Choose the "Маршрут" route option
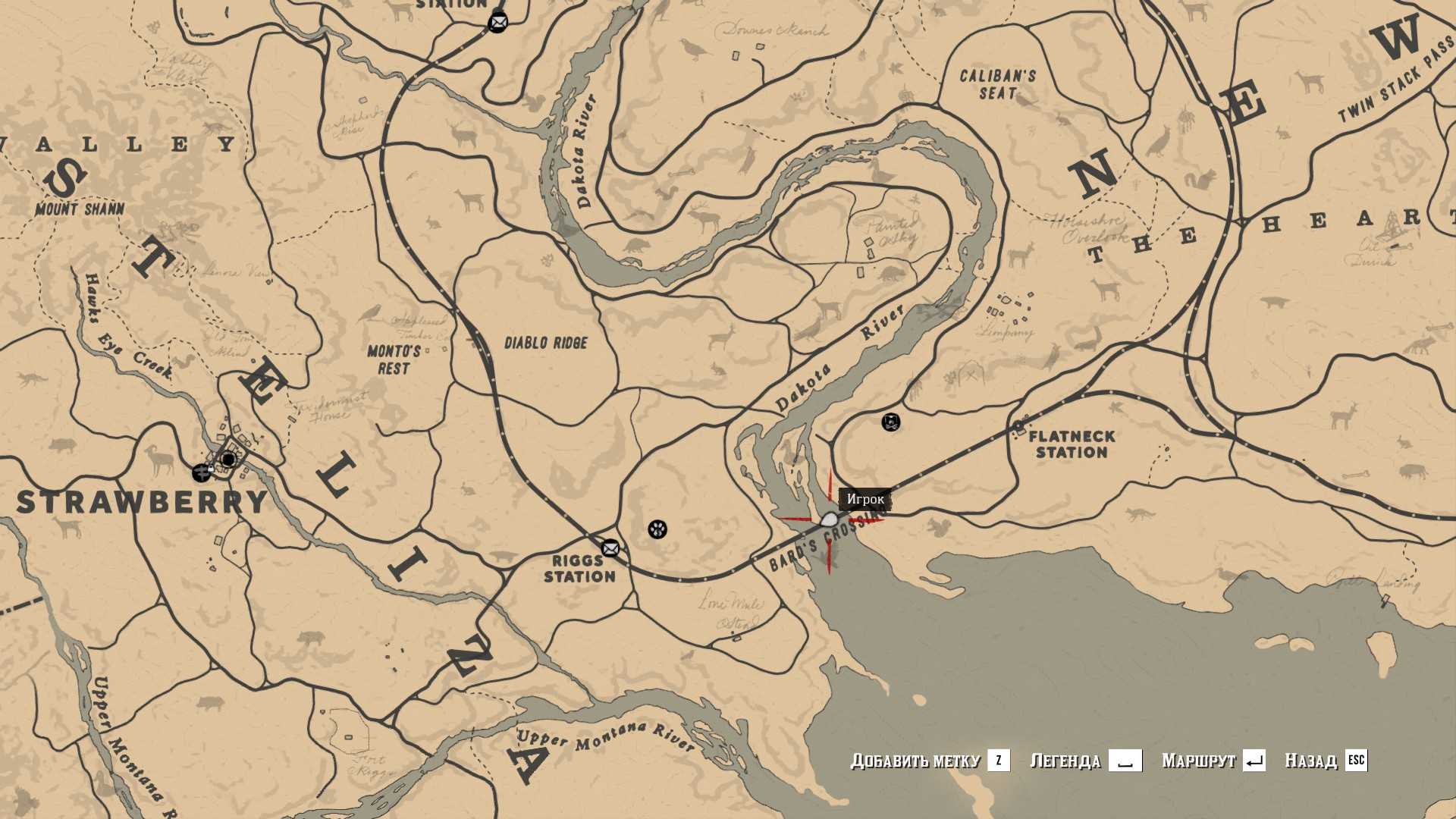This screenshot has width=1456, height=819. pos(1213,760)
